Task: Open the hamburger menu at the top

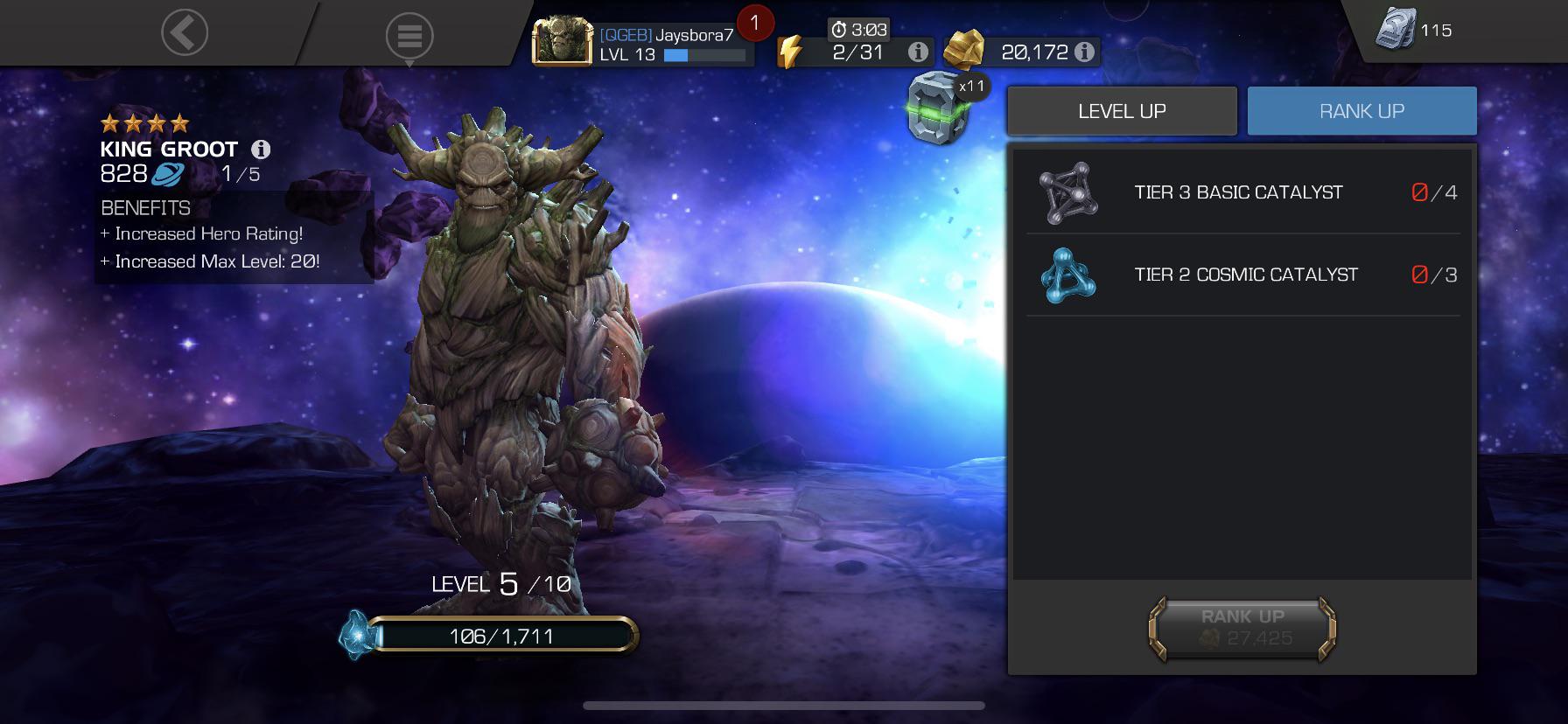Action: tap(408, 35)
